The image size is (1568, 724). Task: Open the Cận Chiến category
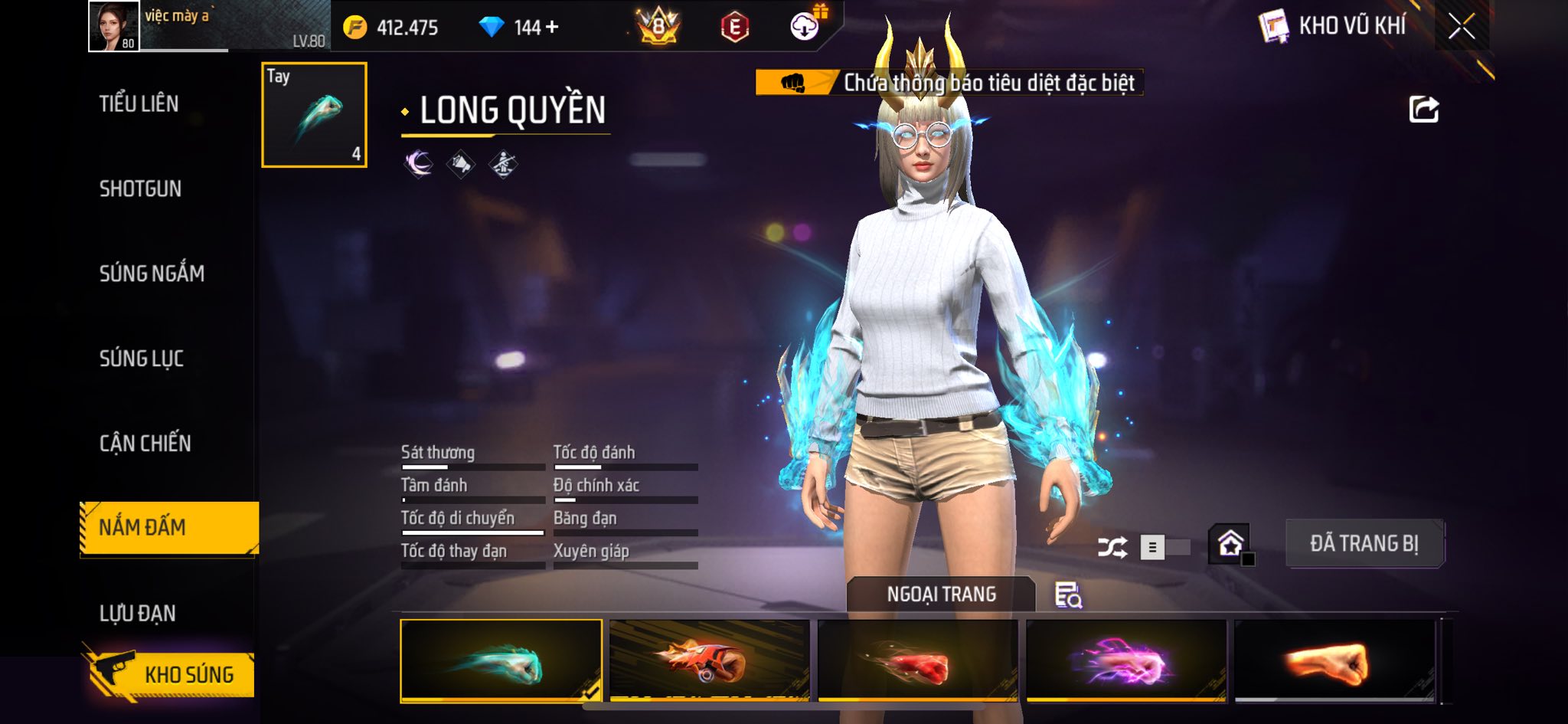tap(145, 443)
